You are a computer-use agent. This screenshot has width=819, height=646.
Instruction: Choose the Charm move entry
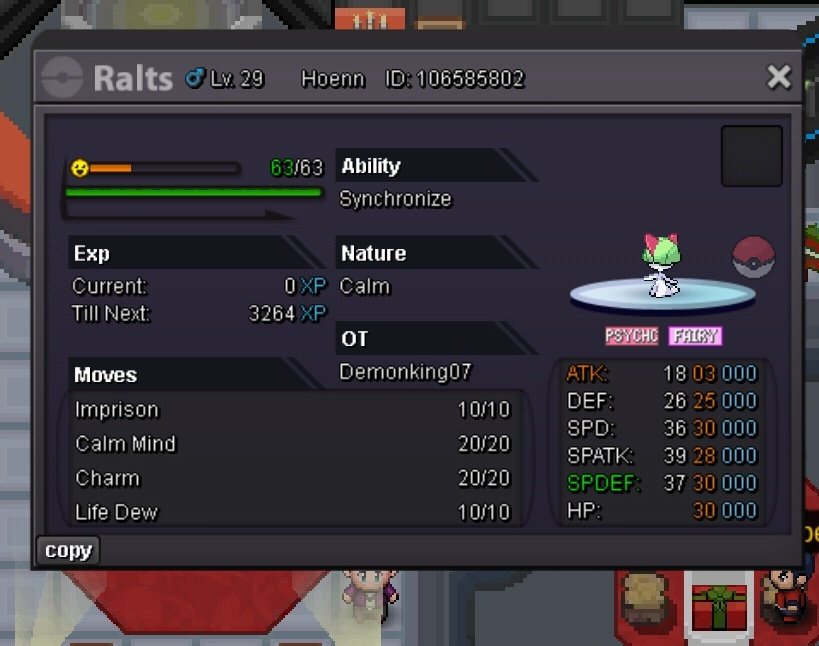[292, 478]
